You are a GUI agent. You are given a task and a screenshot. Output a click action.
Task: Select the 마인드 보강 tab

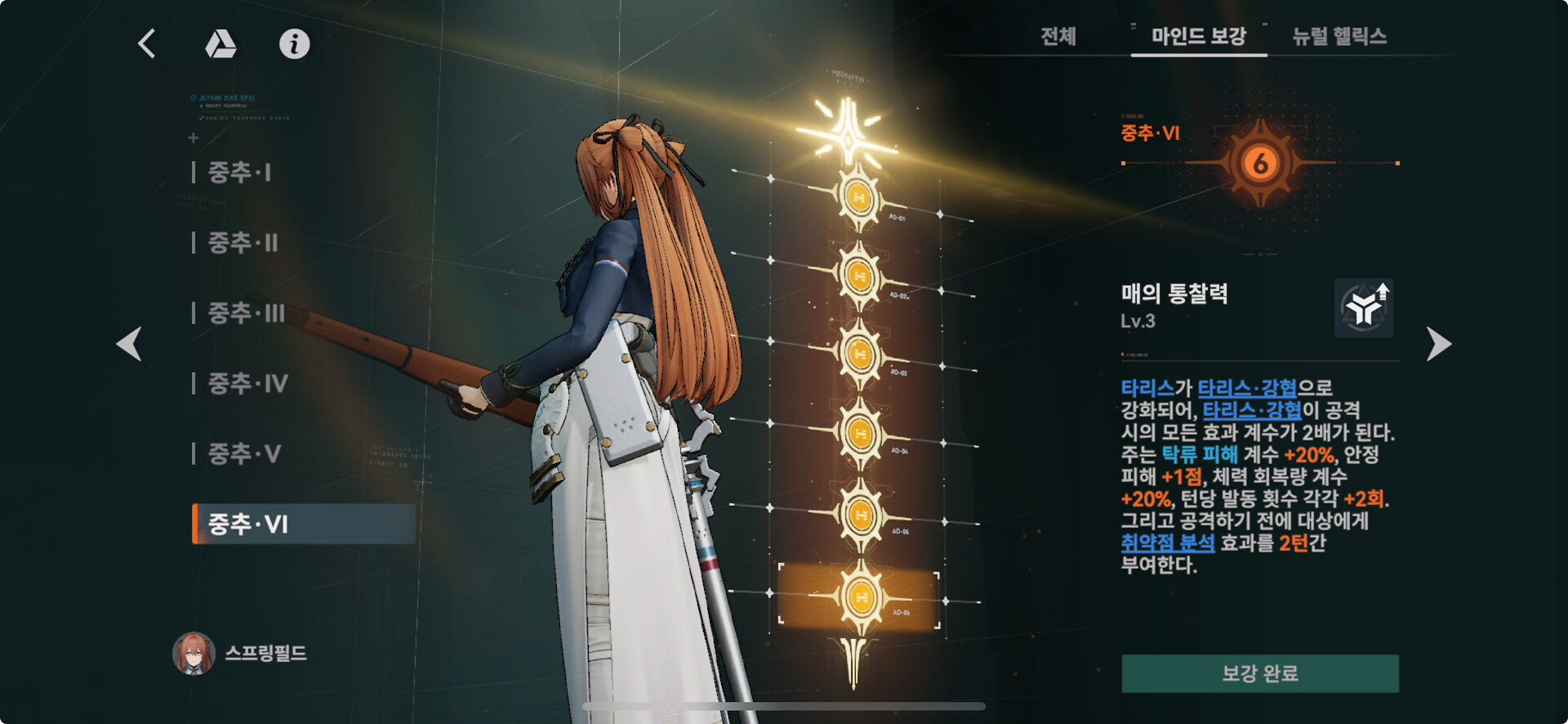[x=1198, y=37]
